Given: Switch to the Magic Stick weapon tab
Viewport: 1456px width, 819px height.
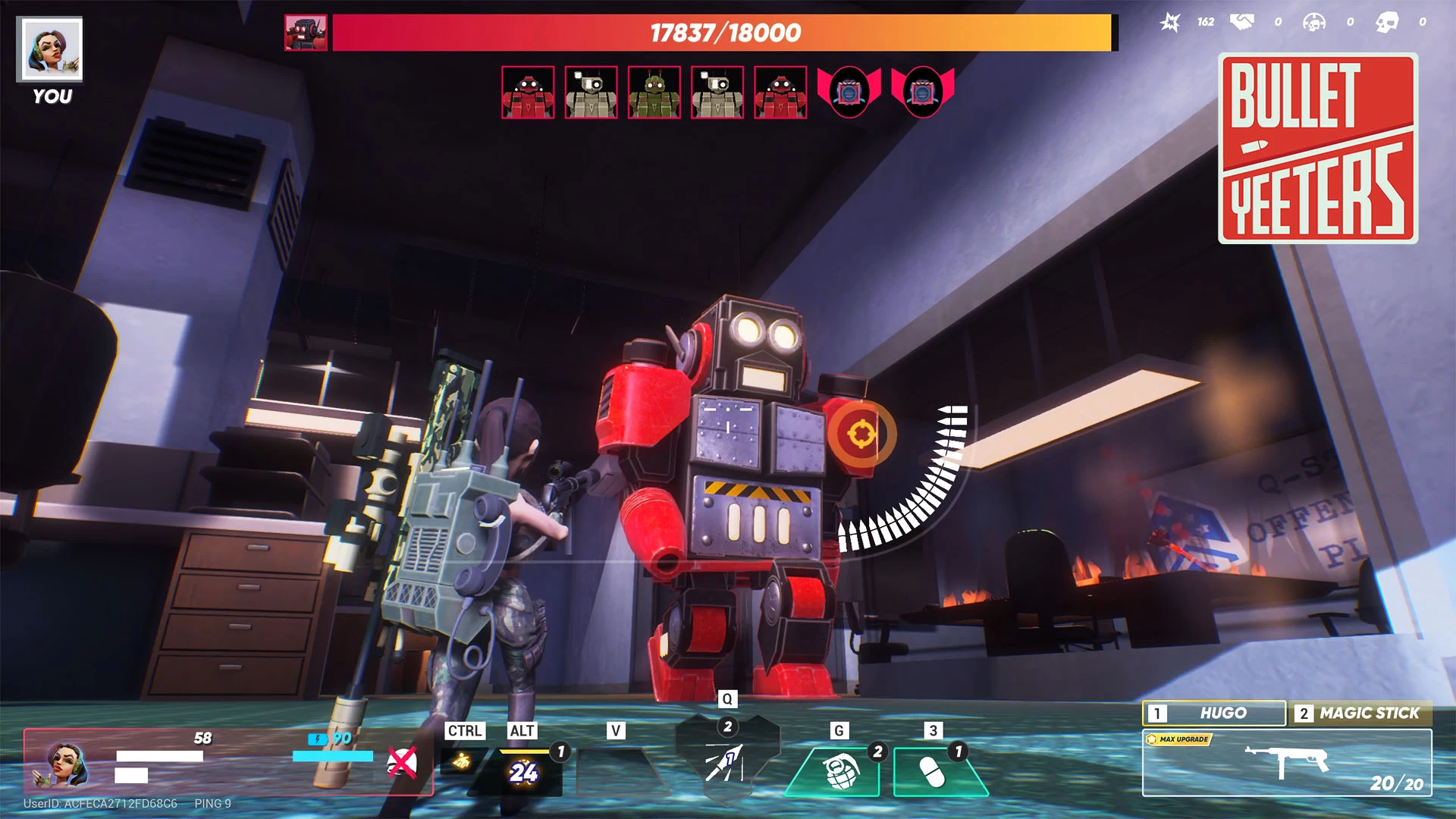Looking at the screenshot, I should coord(1360,713).
